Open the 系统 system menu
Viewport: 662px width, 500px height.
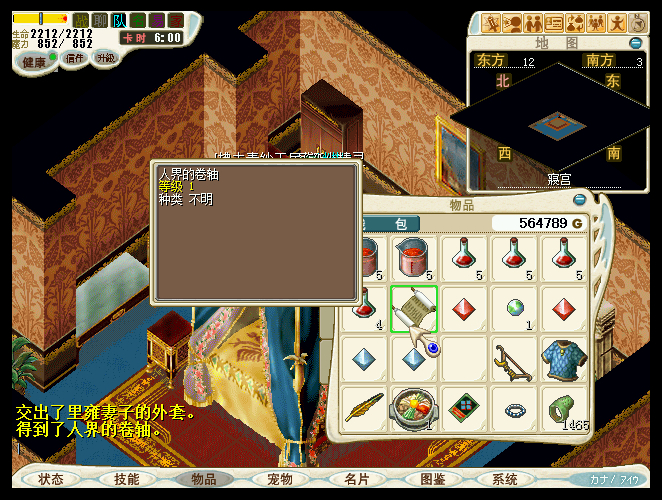pos(505,479)
